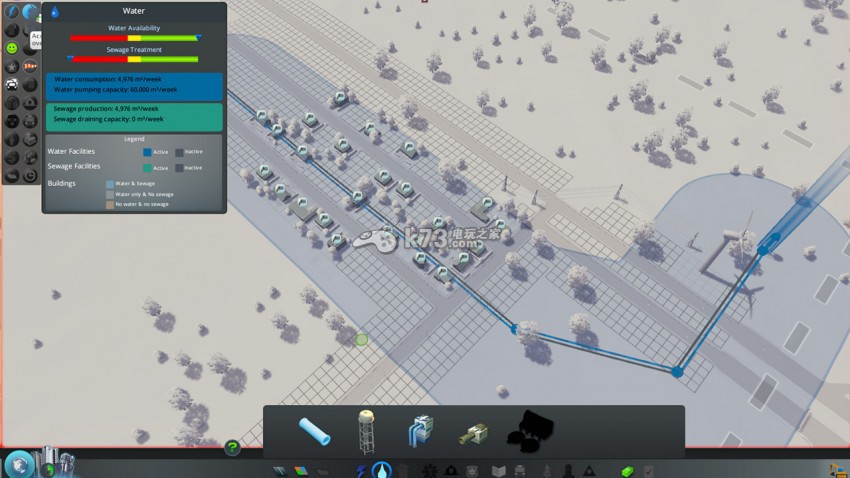Click the round city button at bottom-left corner
Screen dimensions: 850x478
click(18, 464)
